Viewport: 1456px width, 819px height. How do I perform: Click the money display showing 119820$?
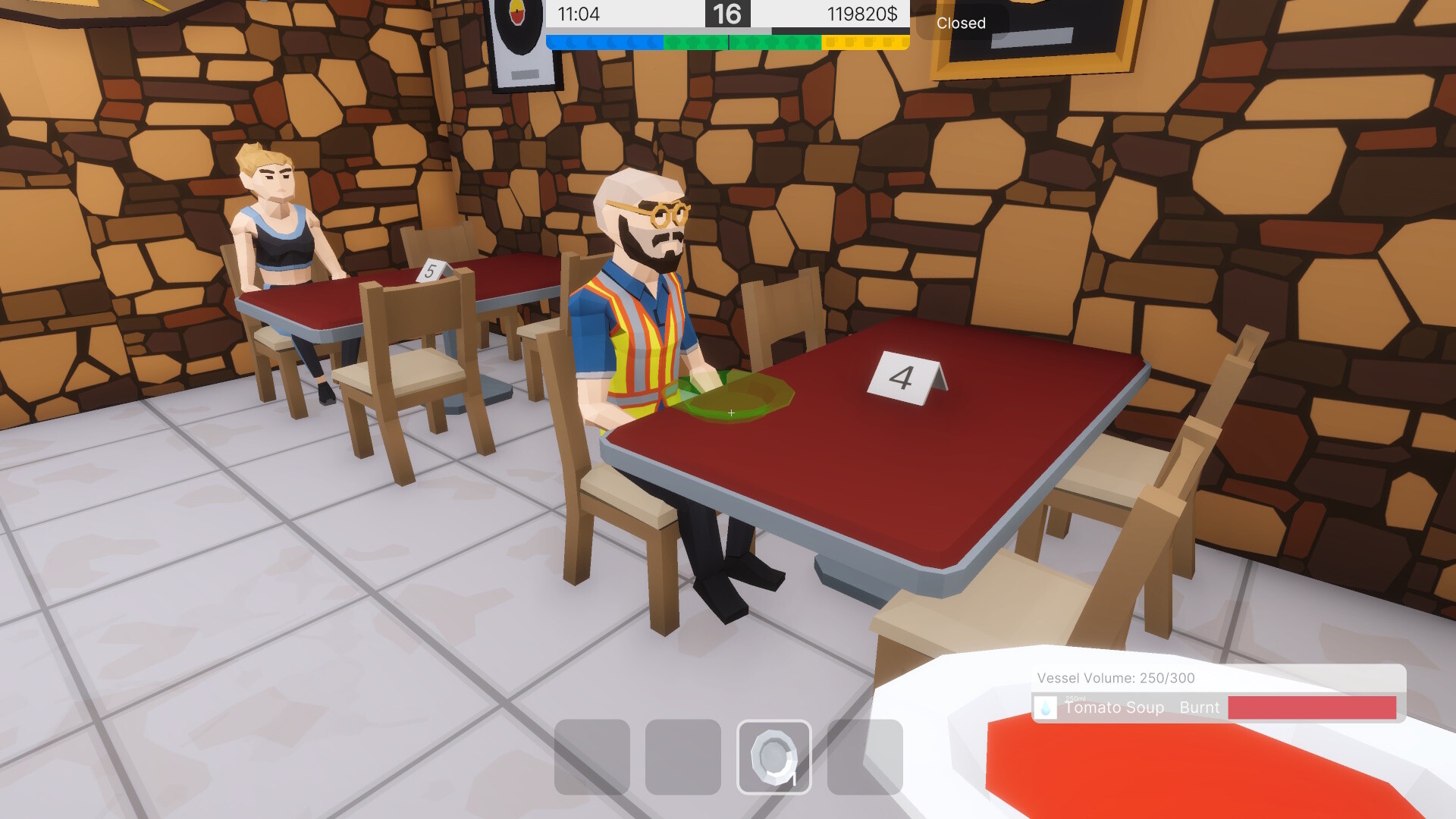(x=864, y=14)
